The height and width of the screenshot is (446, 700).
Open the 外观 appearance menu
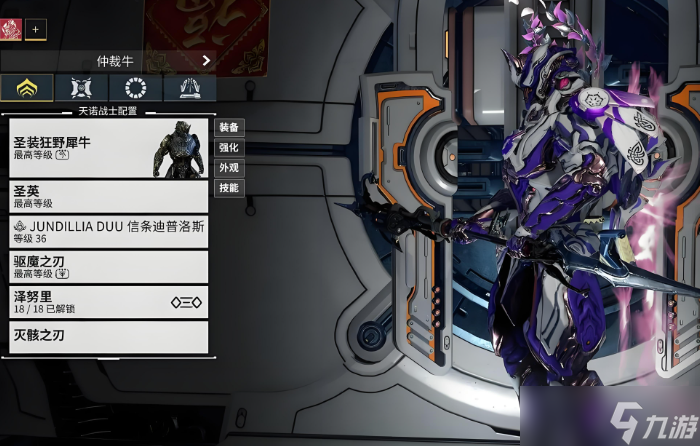pos(229,168)
